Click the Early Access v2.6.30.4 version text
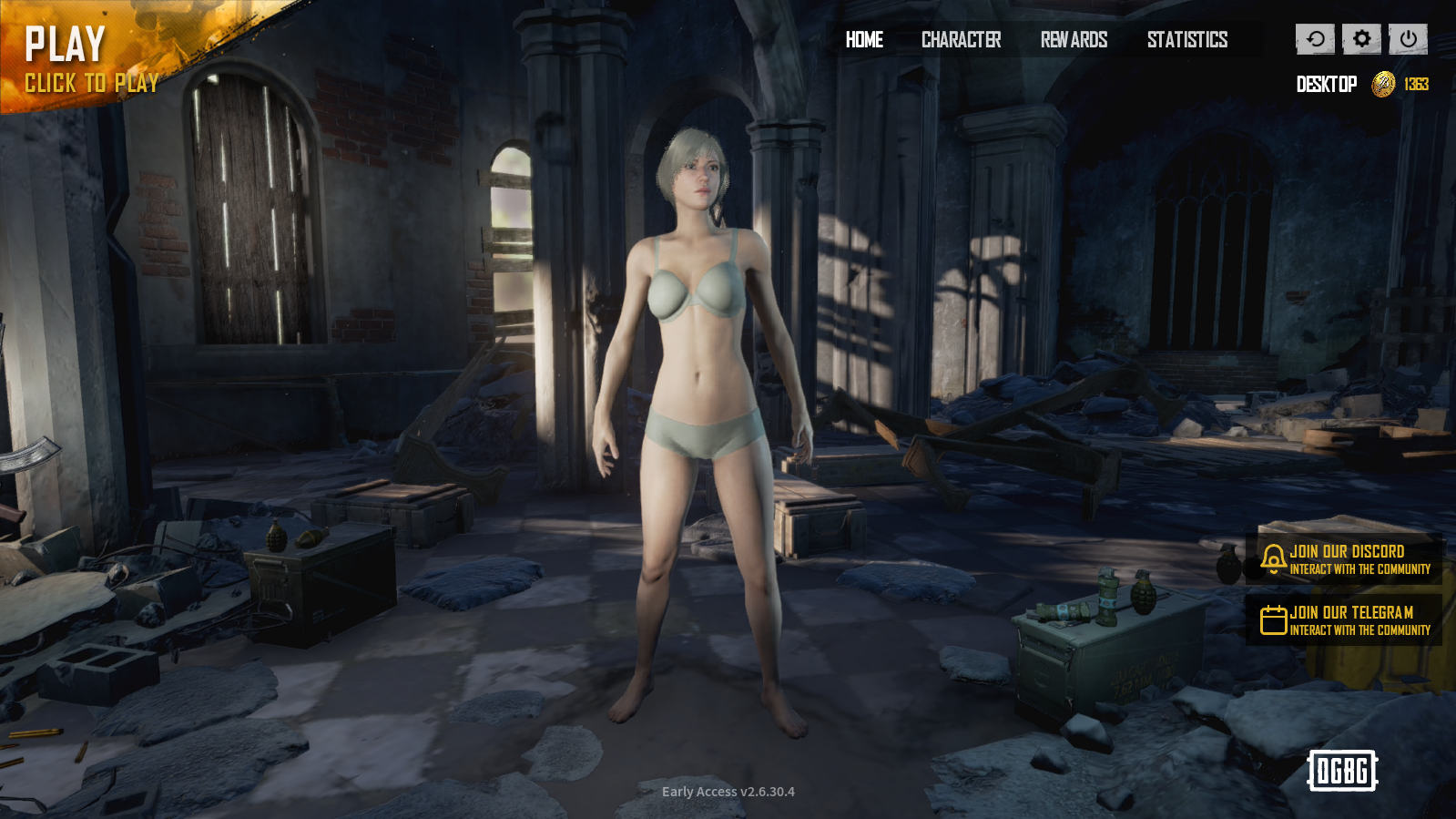 pyautogui.click(x=728, y=792)
